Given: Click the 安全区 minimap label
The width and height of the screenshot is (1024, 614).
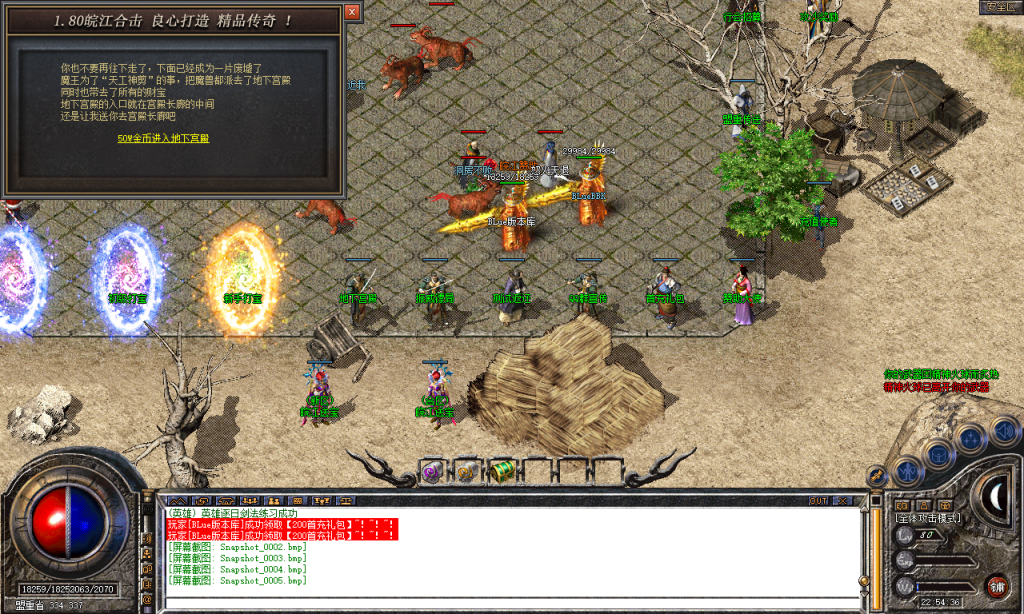Looking at the screenshot, I should pos(999,6).
